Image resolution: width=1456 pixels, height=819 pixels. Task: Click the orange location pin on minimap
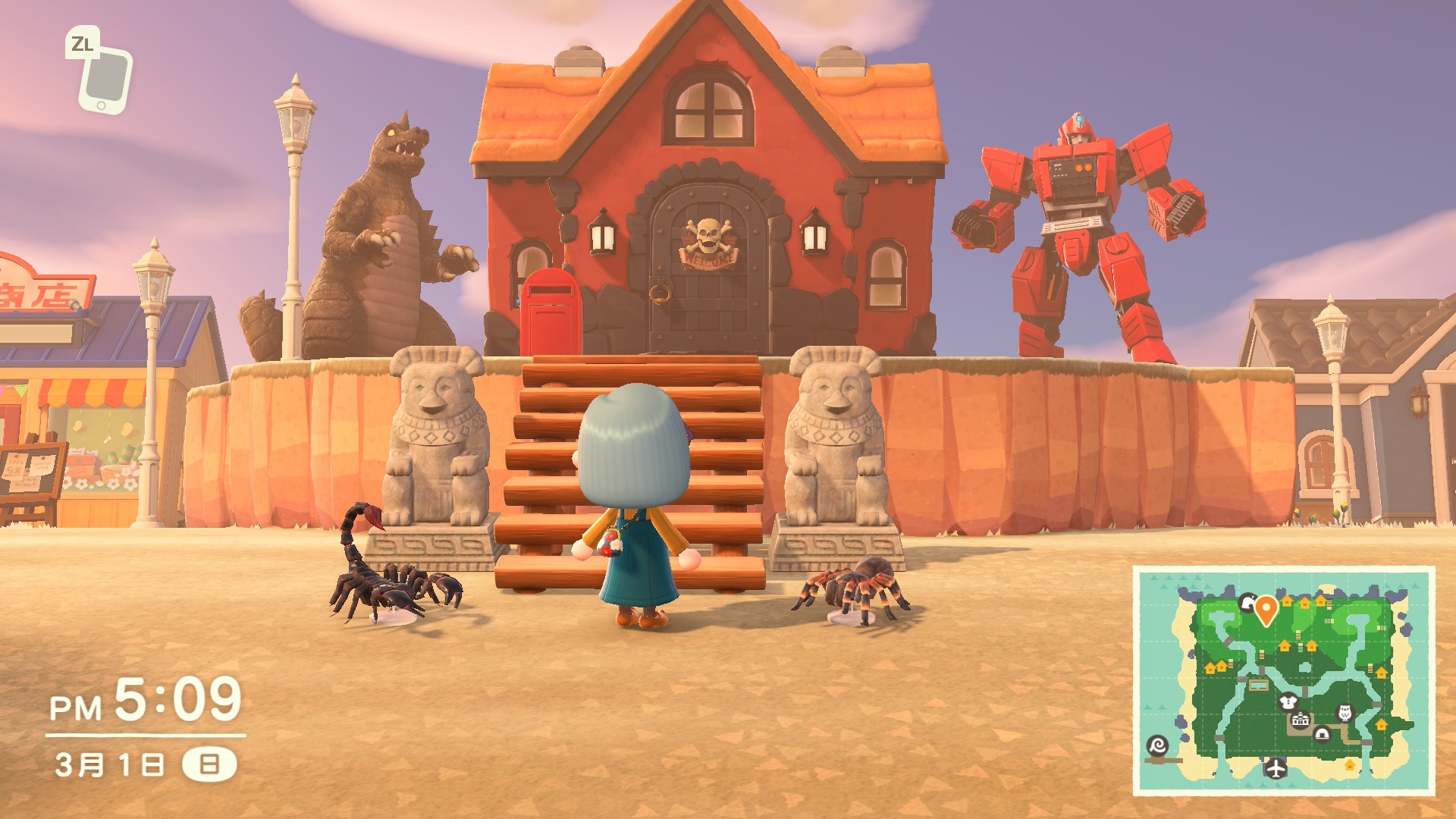coord(1266,609)
